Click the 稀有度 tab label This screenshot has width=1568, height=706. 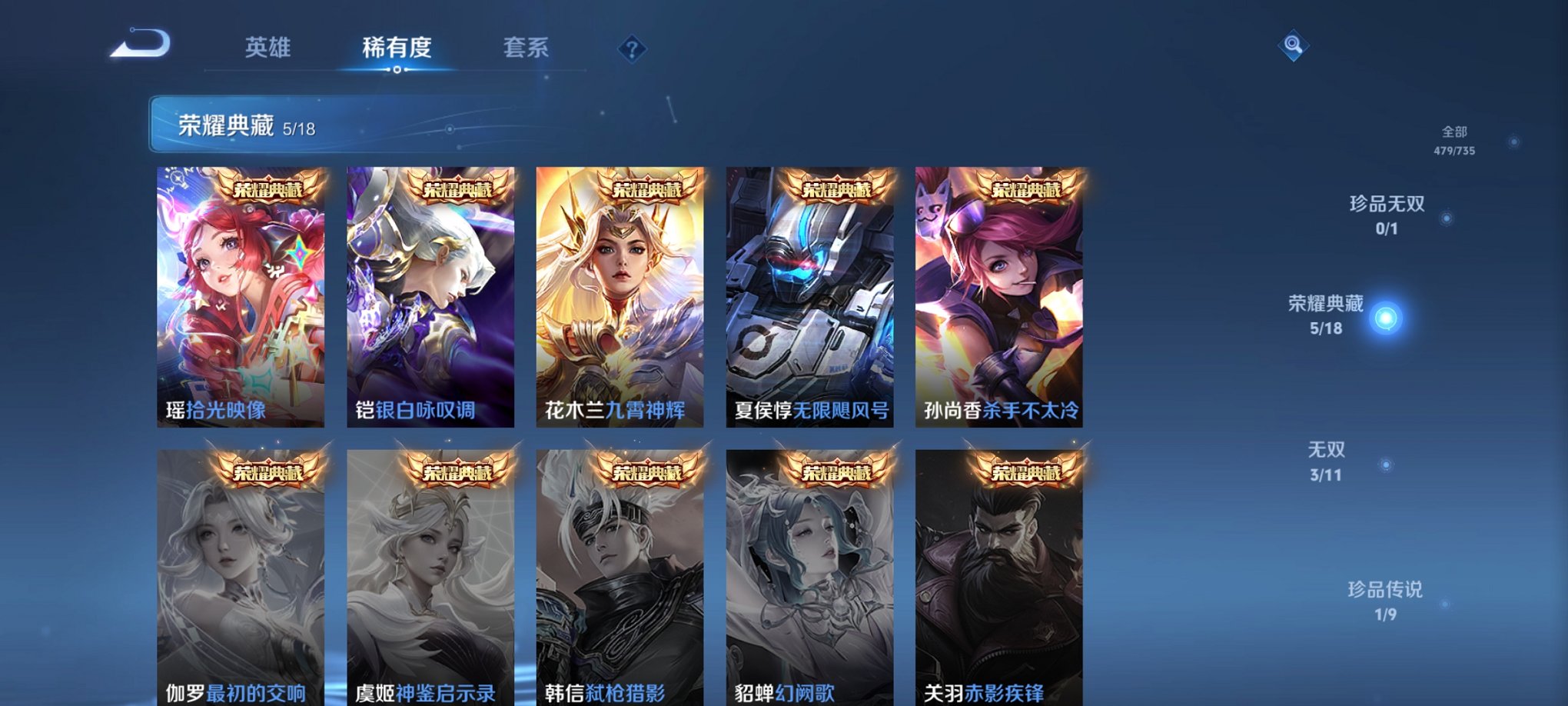(x=396, y=48)
